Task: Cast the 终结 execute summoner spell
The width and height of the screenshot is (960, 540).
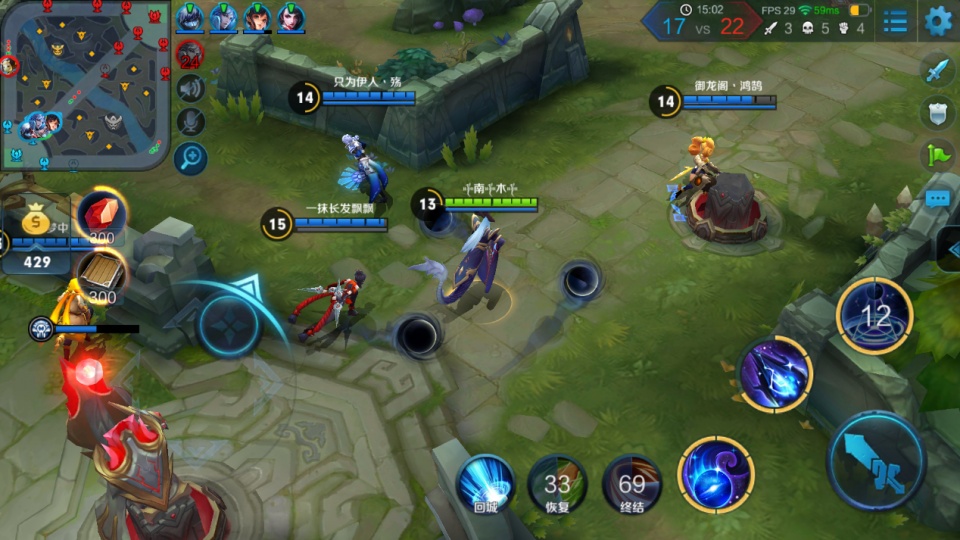Action: 631,485
